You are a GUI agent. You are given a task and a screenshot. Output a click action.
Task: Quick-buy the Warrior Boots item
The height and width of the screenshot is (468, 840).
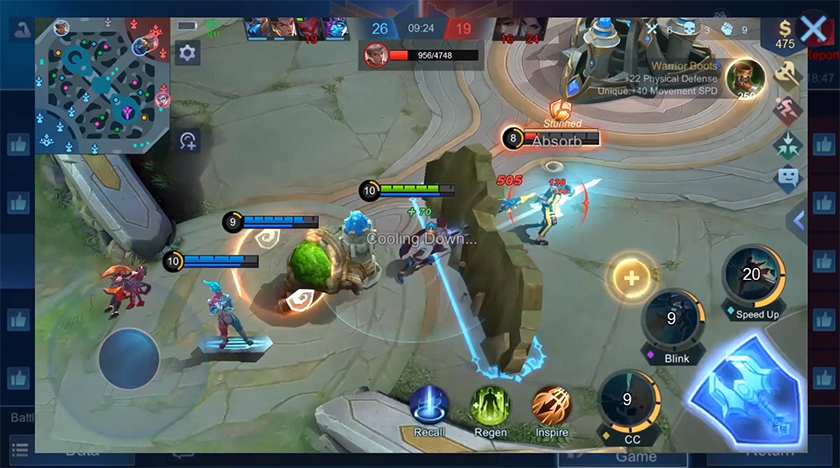click(x=743, y=77)
